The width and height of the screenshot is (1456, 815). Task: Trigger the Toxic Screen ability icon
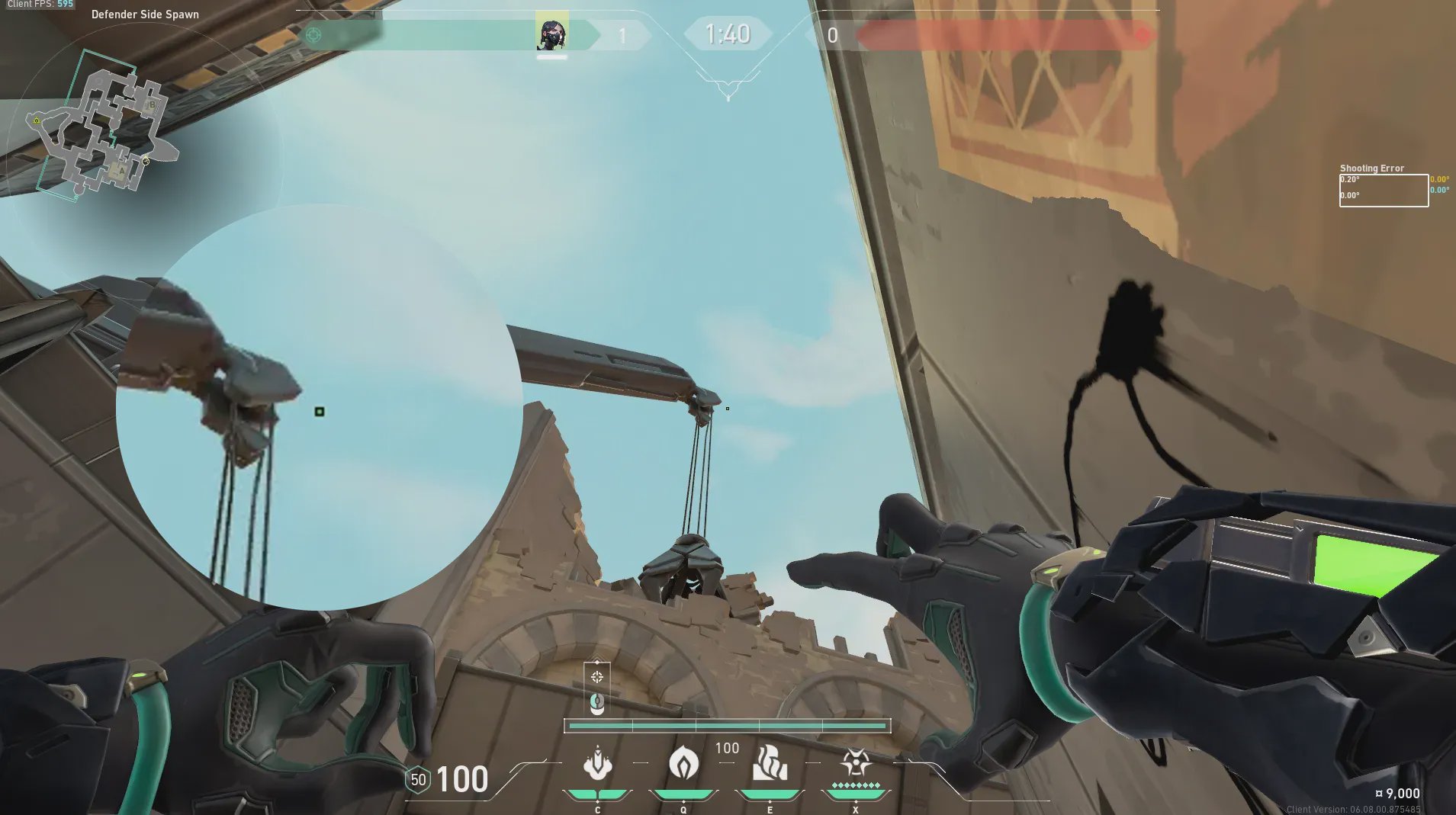point(770,763)
